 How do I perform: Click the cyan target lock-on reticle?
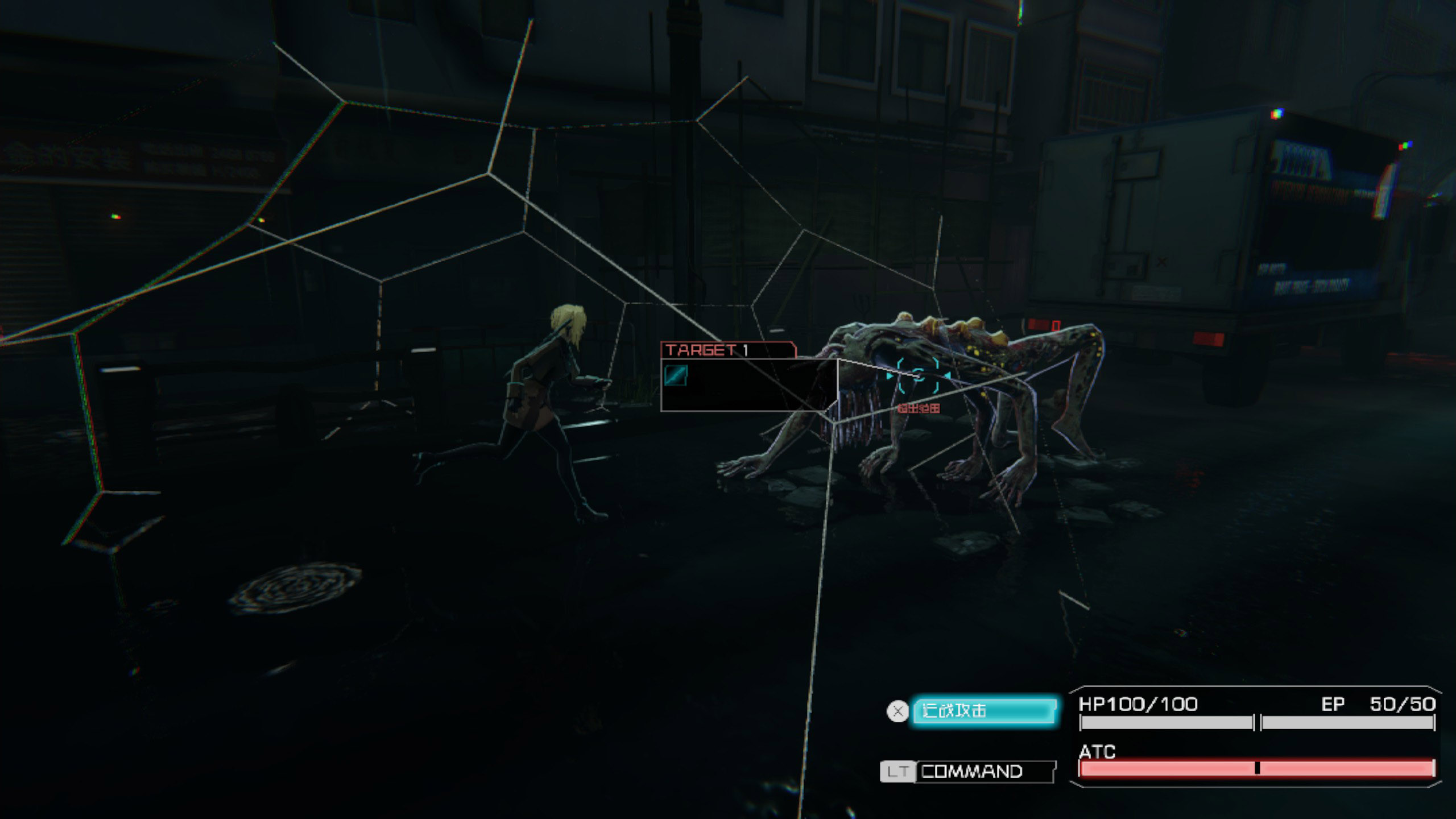click(919, 375)
